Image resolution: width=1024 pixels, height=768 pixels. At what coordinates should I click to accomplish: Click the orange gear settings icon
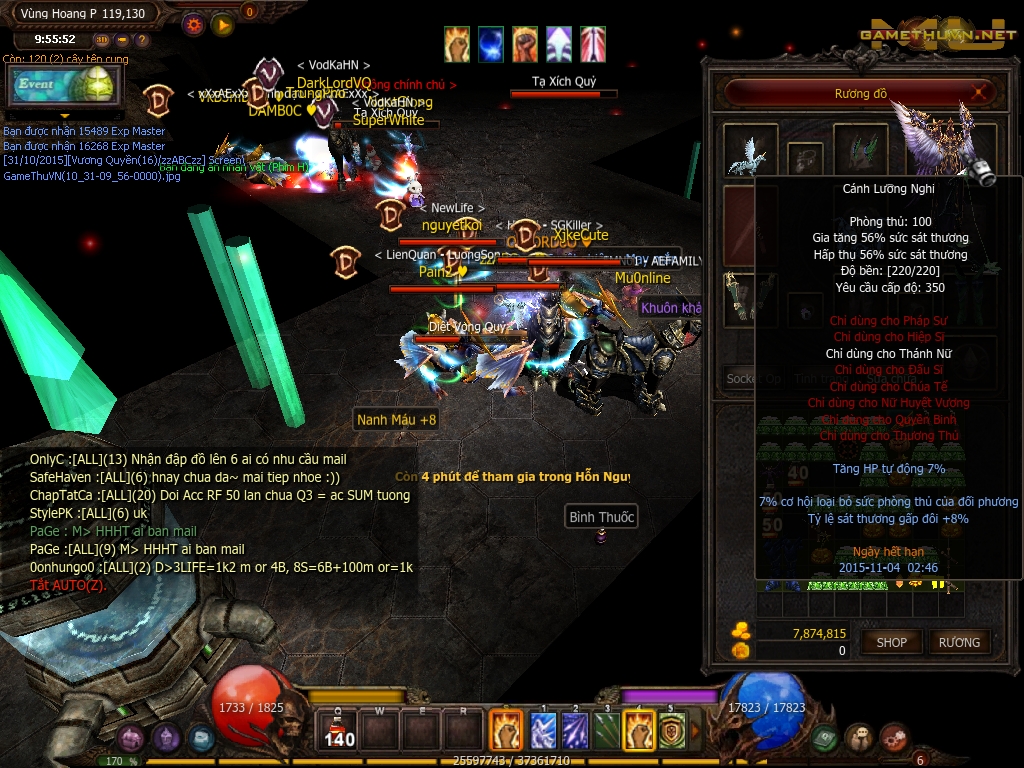[x=194, y=24]
